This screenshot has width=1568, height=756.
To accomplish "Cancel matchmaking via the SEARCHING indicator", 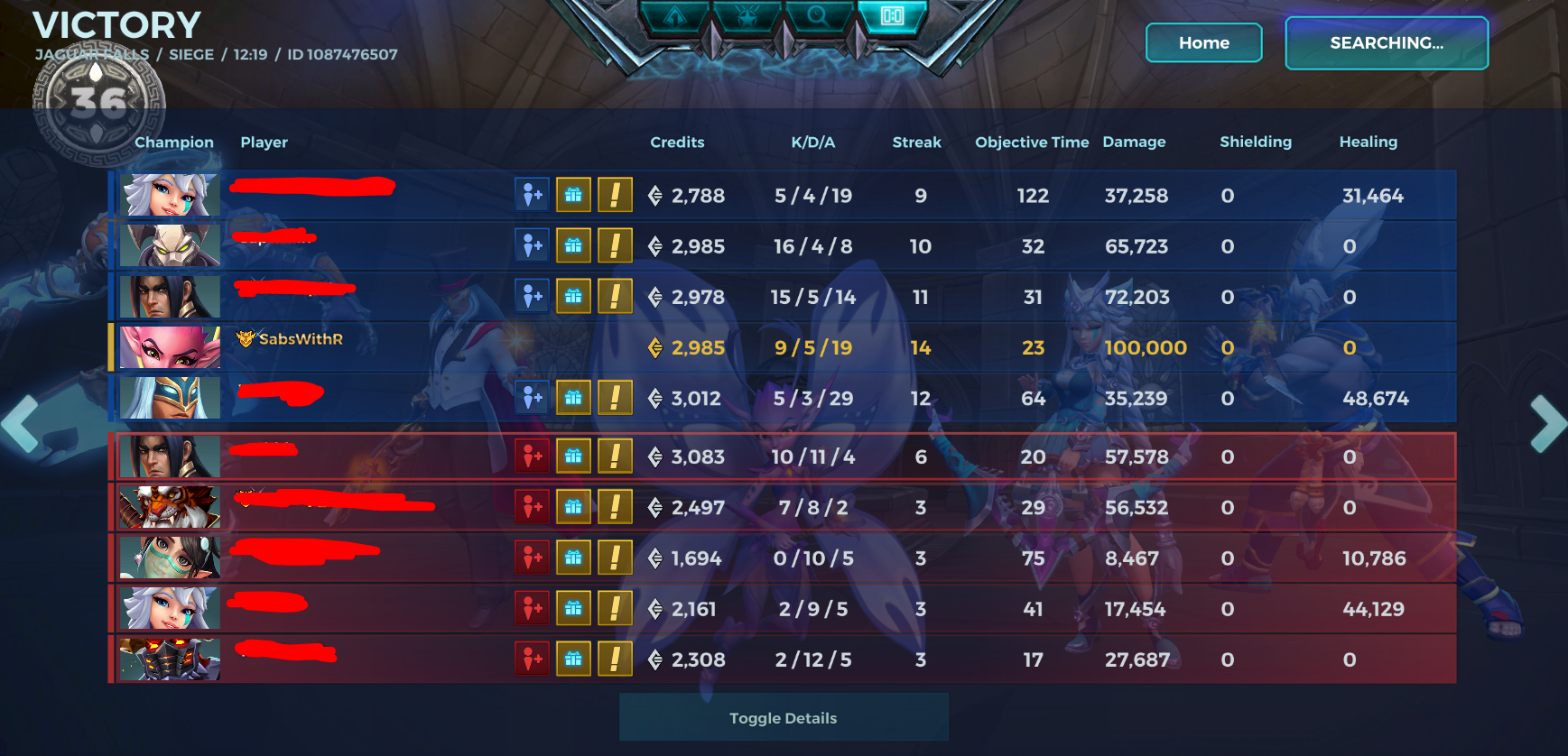I will pos(1387,42).
